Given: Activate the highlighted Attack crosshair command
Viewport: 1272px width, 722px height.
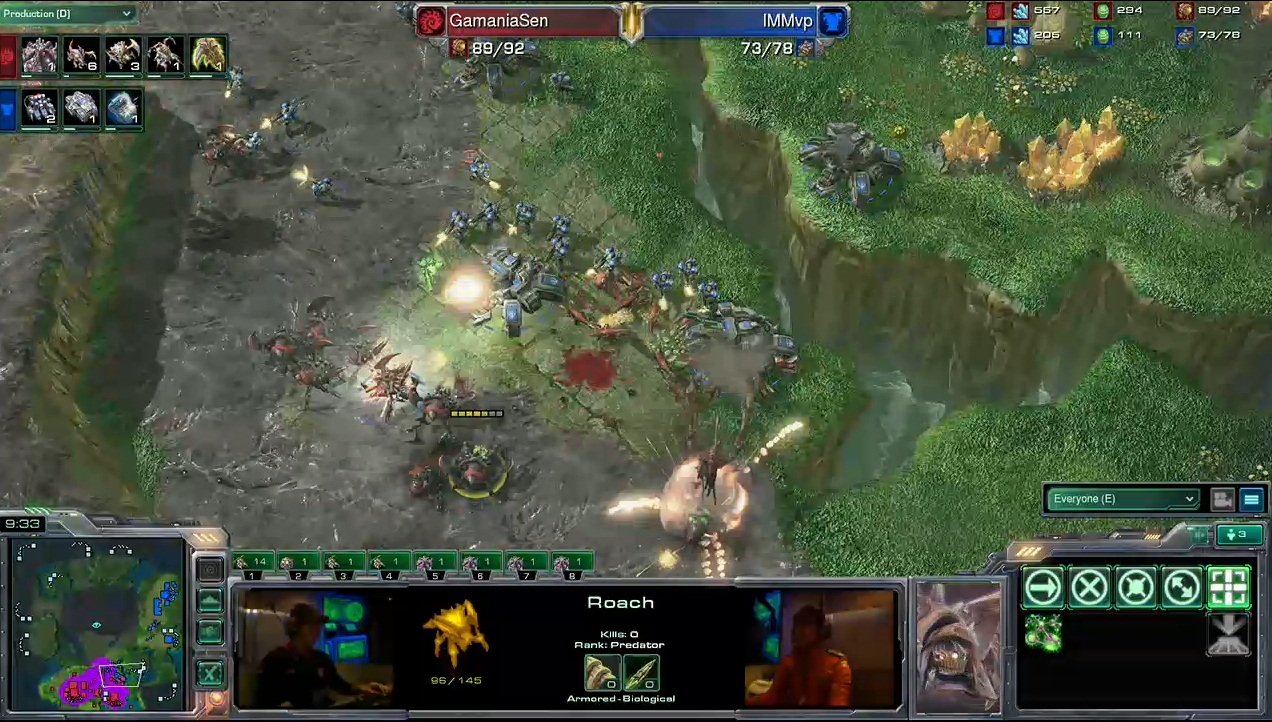Looking at the screenshot, I should pyautogui.click(x=1229, y=588).
